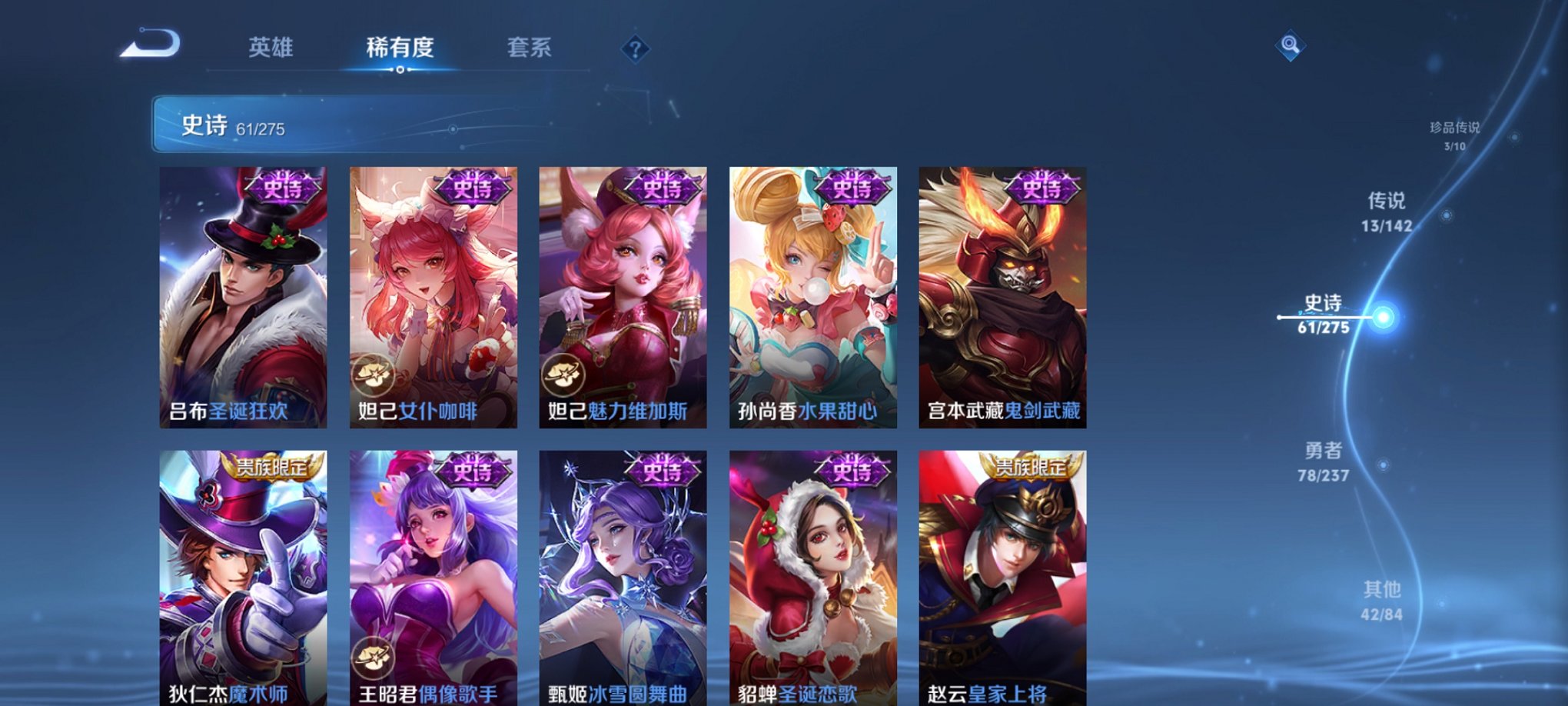Switch to the 英雄 tab

click(269, 48)
